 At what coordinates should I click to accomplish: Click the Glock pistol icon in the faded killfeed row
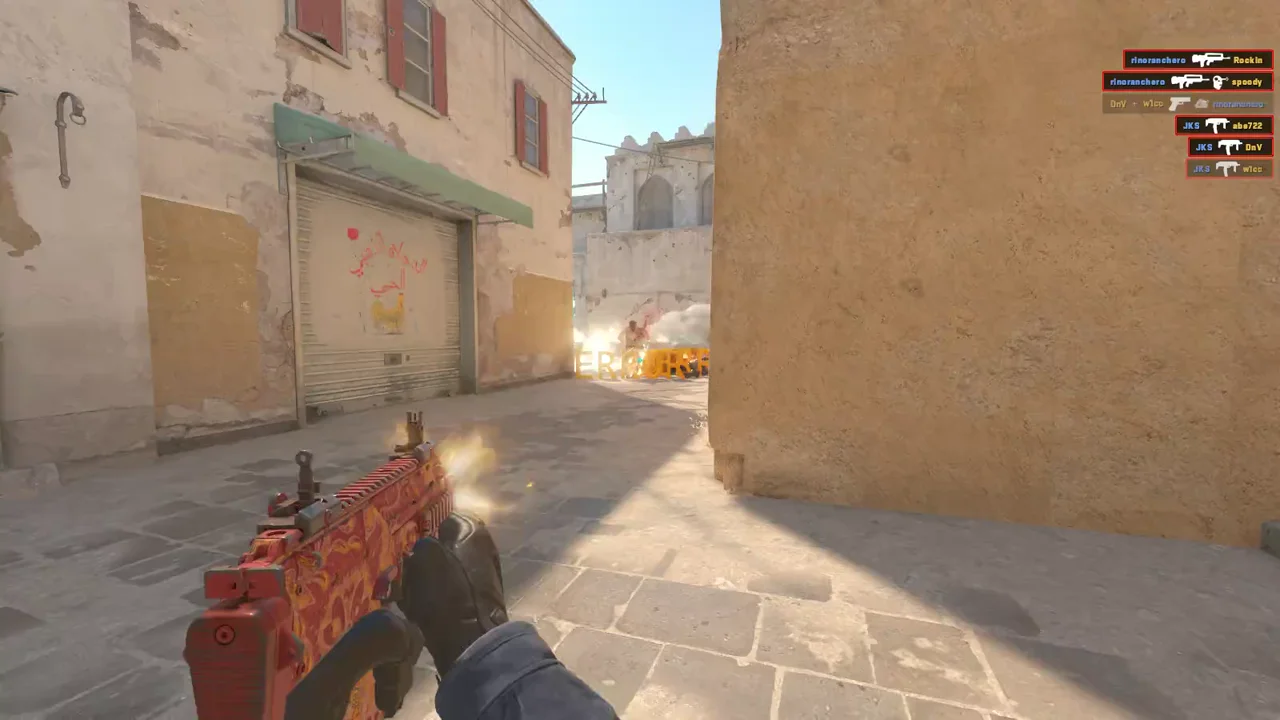click(1179, 104)
